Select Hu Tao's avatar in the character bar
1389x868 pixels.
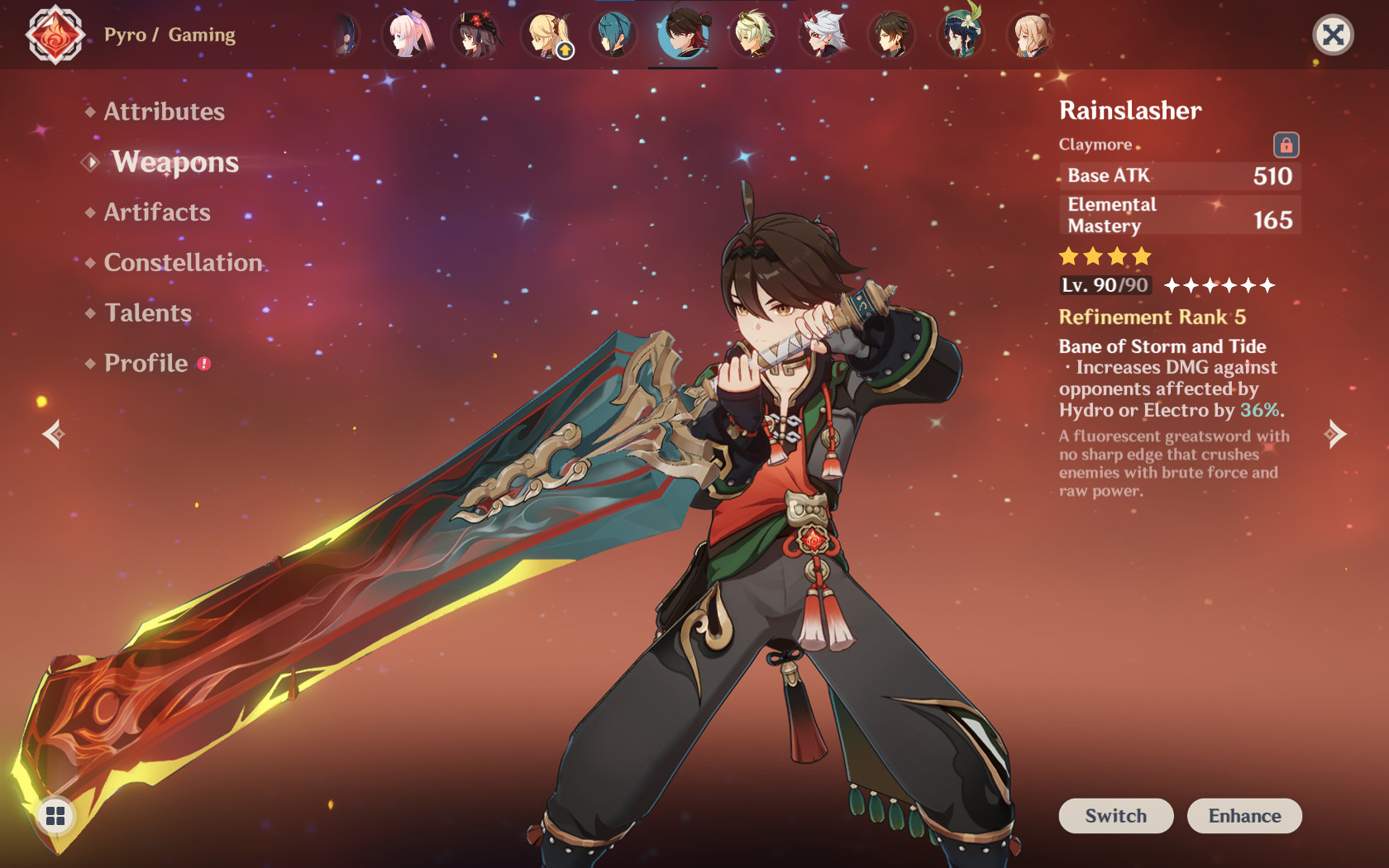477,35
